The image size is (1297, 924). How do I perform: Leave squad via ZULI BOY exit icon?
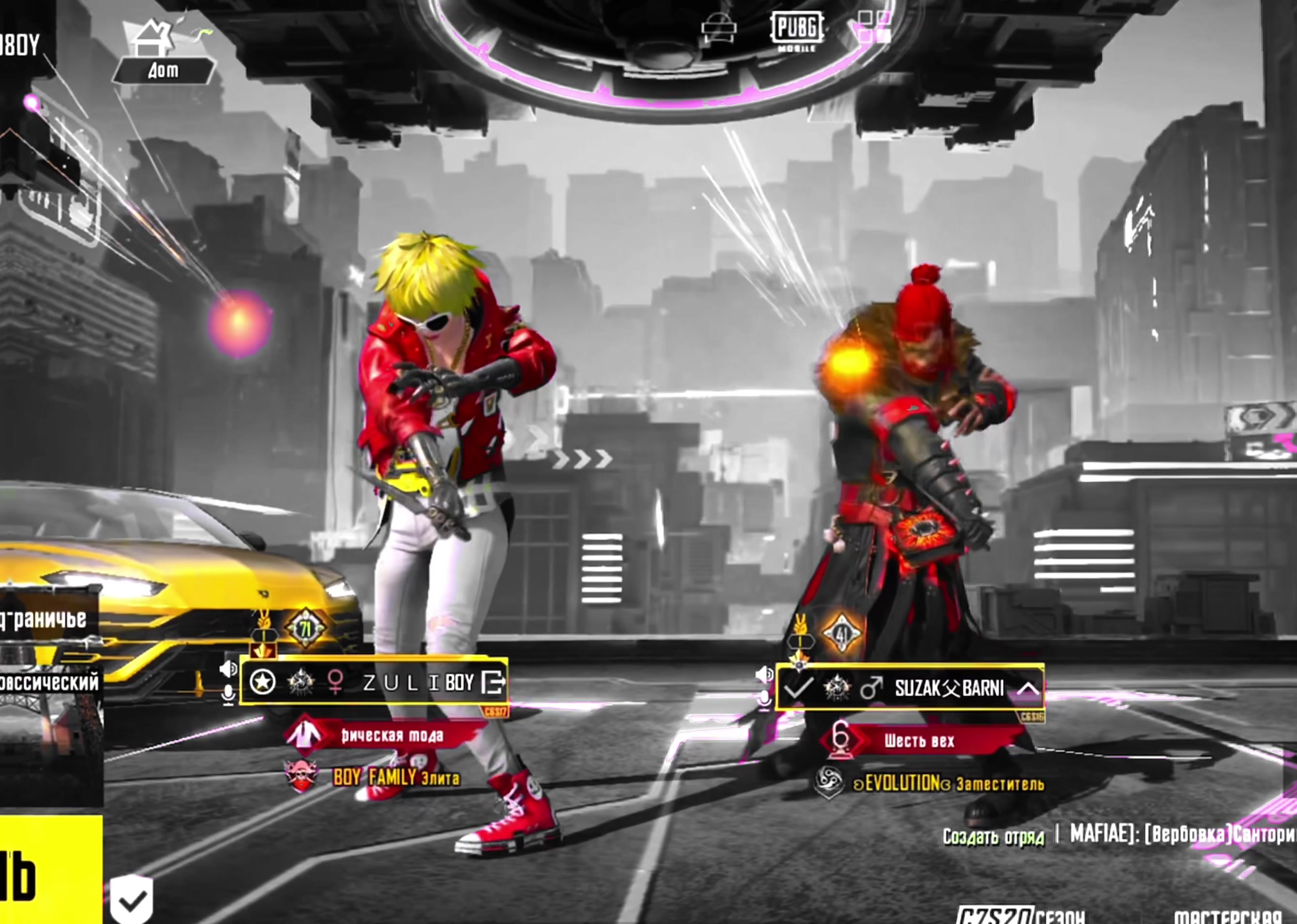point(493,682)
